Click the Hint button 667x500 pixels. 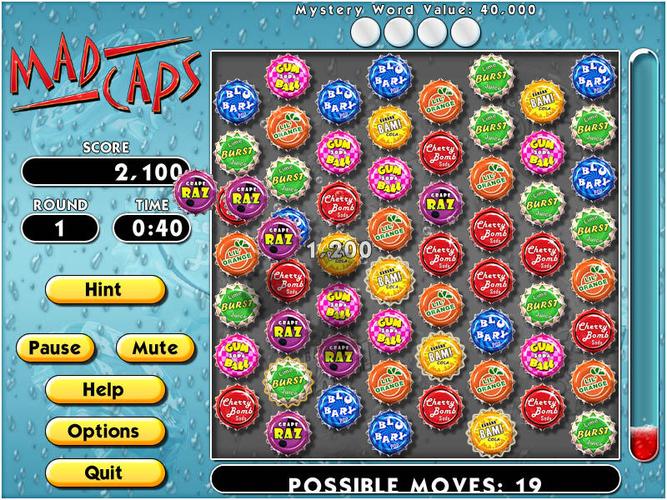click(x=104, y=290)
